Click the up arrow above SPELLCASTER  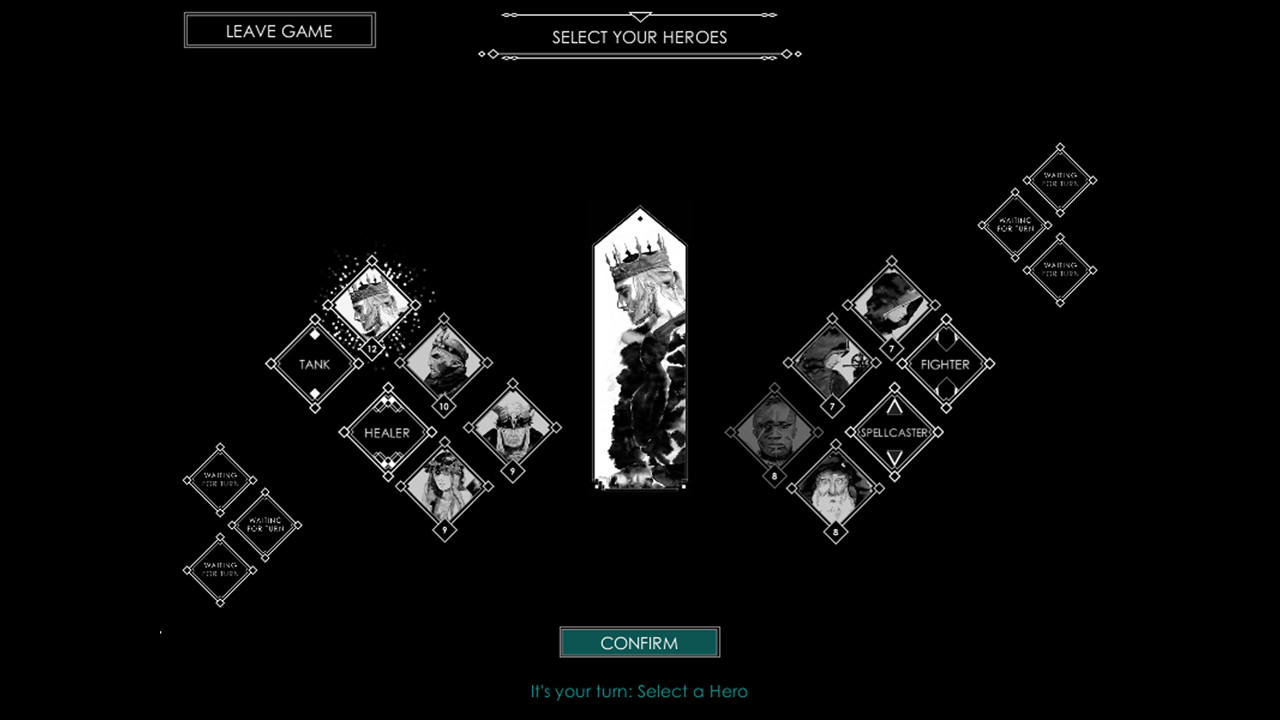895,406
